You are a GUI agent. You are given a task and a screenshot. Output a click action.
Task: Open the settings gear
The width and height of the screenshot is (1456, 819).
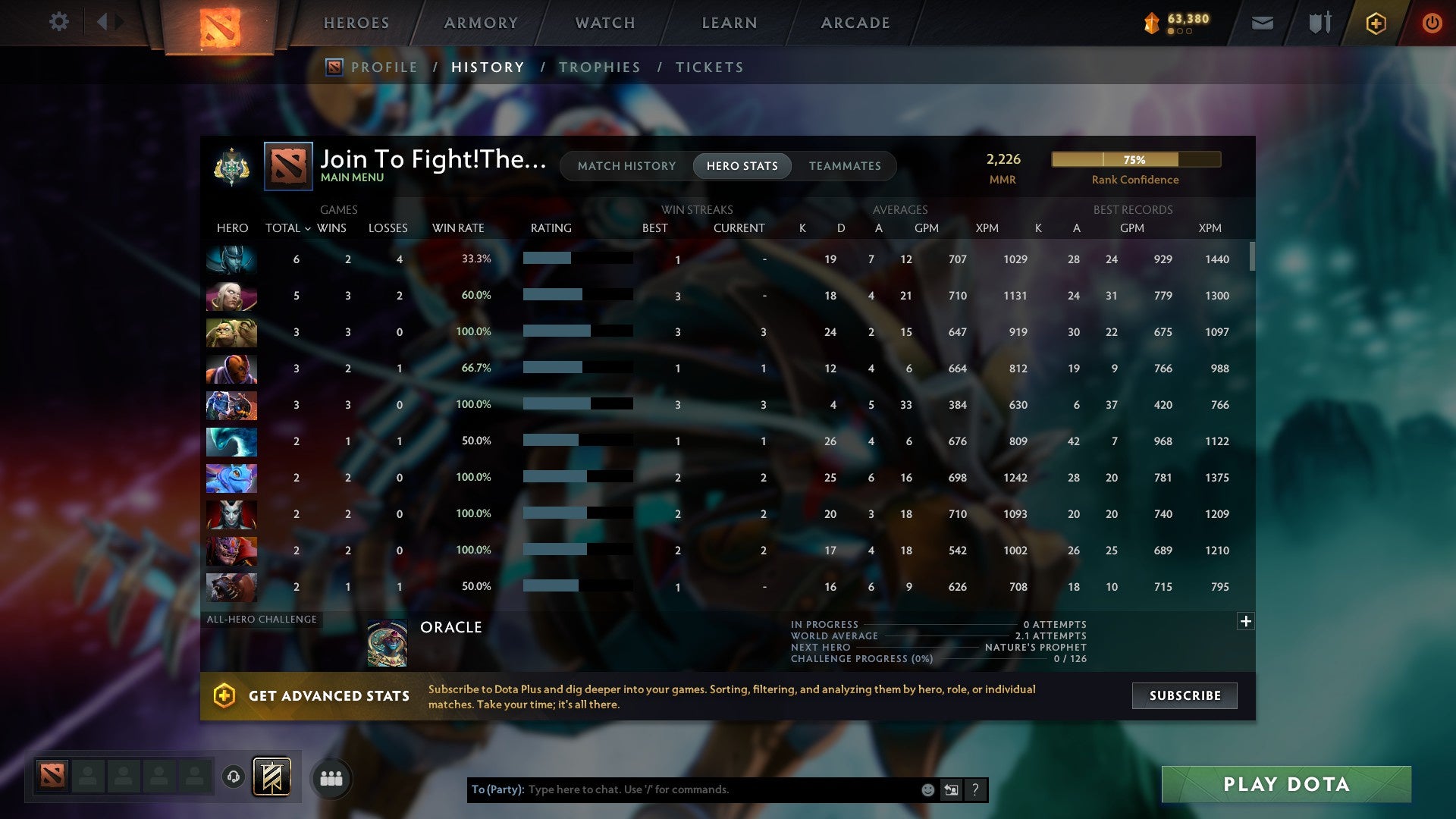pyautogui.click(x=59, y=22)
